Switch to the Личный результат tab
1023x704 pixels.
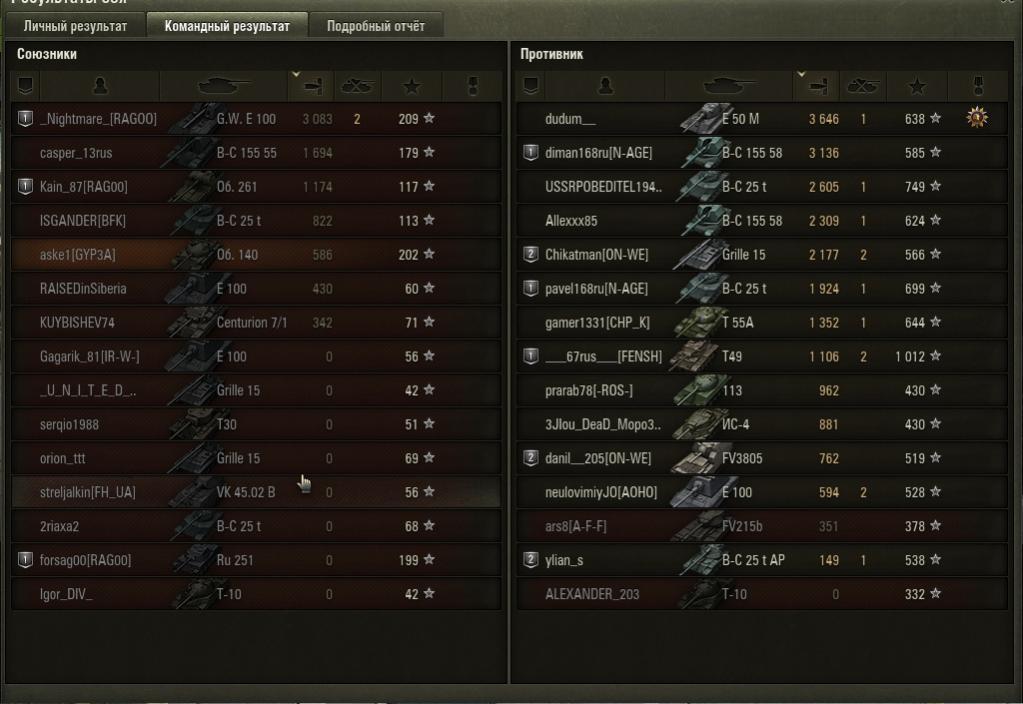click(75, 26)
